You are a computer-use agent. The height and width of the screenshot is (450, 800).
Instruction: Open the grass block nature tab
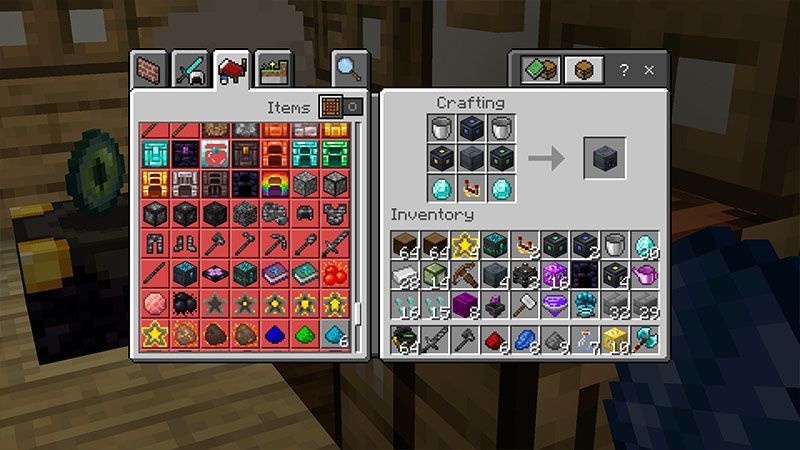[x=273, y=69]
